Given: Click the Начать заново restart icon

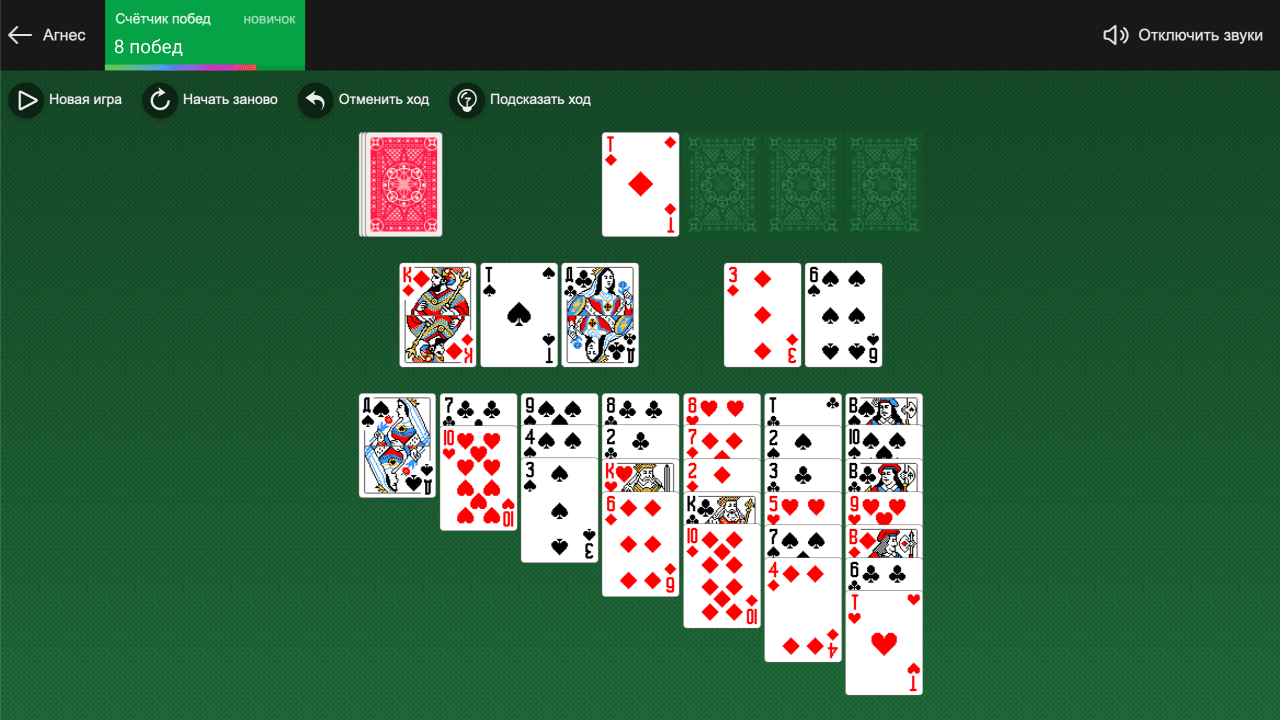Looking at the screenshot, I should (159, 99).
